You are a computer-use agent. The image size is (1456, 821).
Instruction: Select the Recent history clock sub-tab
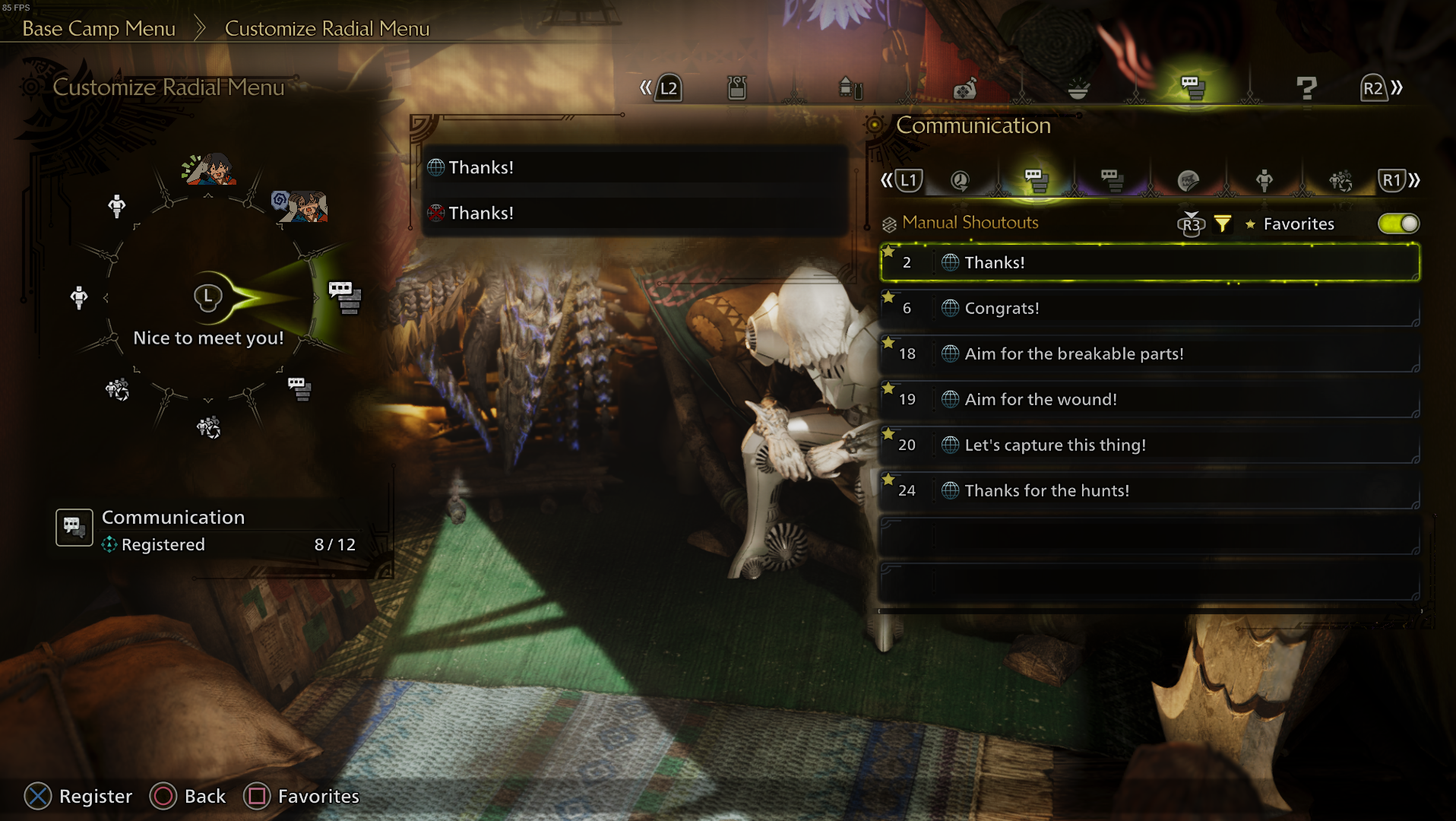click(961, 180)
